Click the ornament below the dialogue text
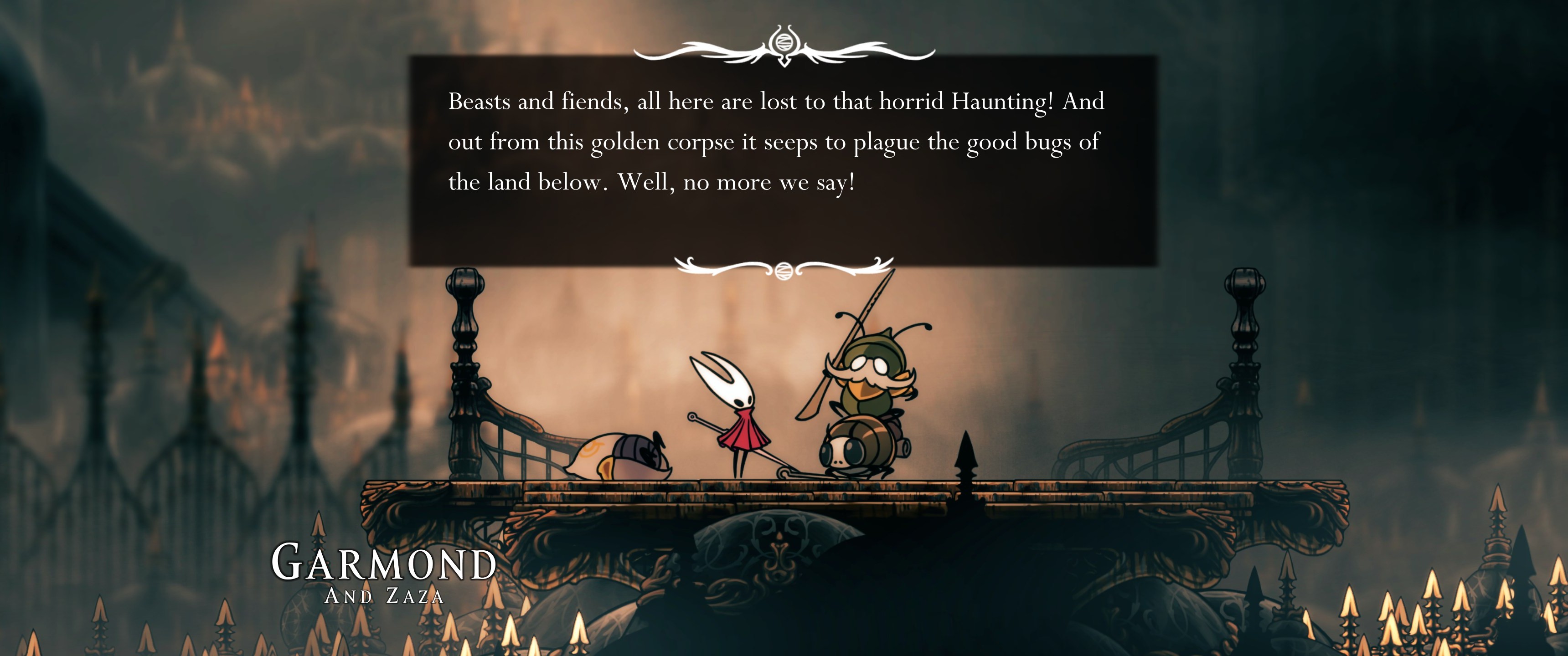Viewport: 1568px width, 656px height. coord(784,268)
